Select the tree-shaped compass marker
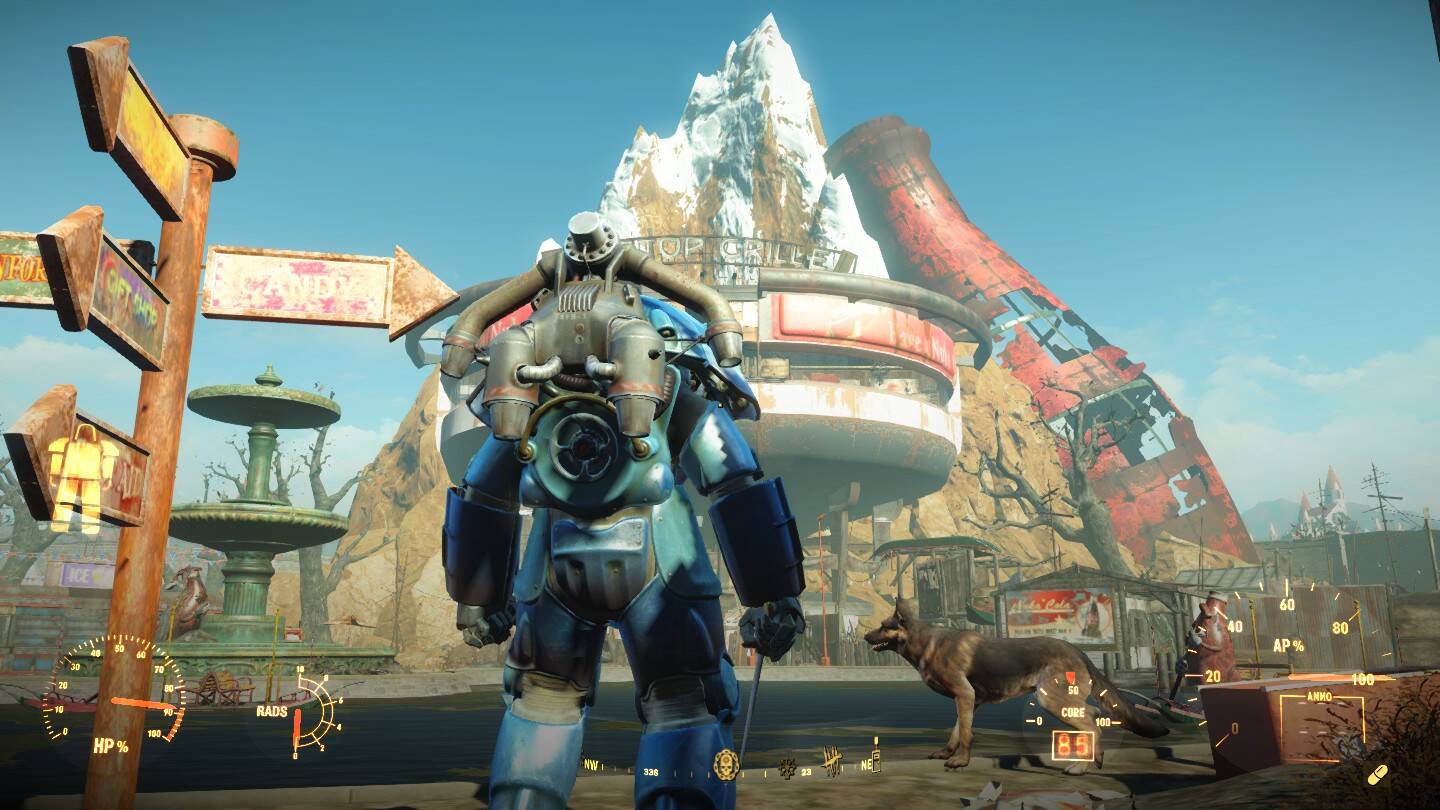1440x810 pixels. (787, 769)
